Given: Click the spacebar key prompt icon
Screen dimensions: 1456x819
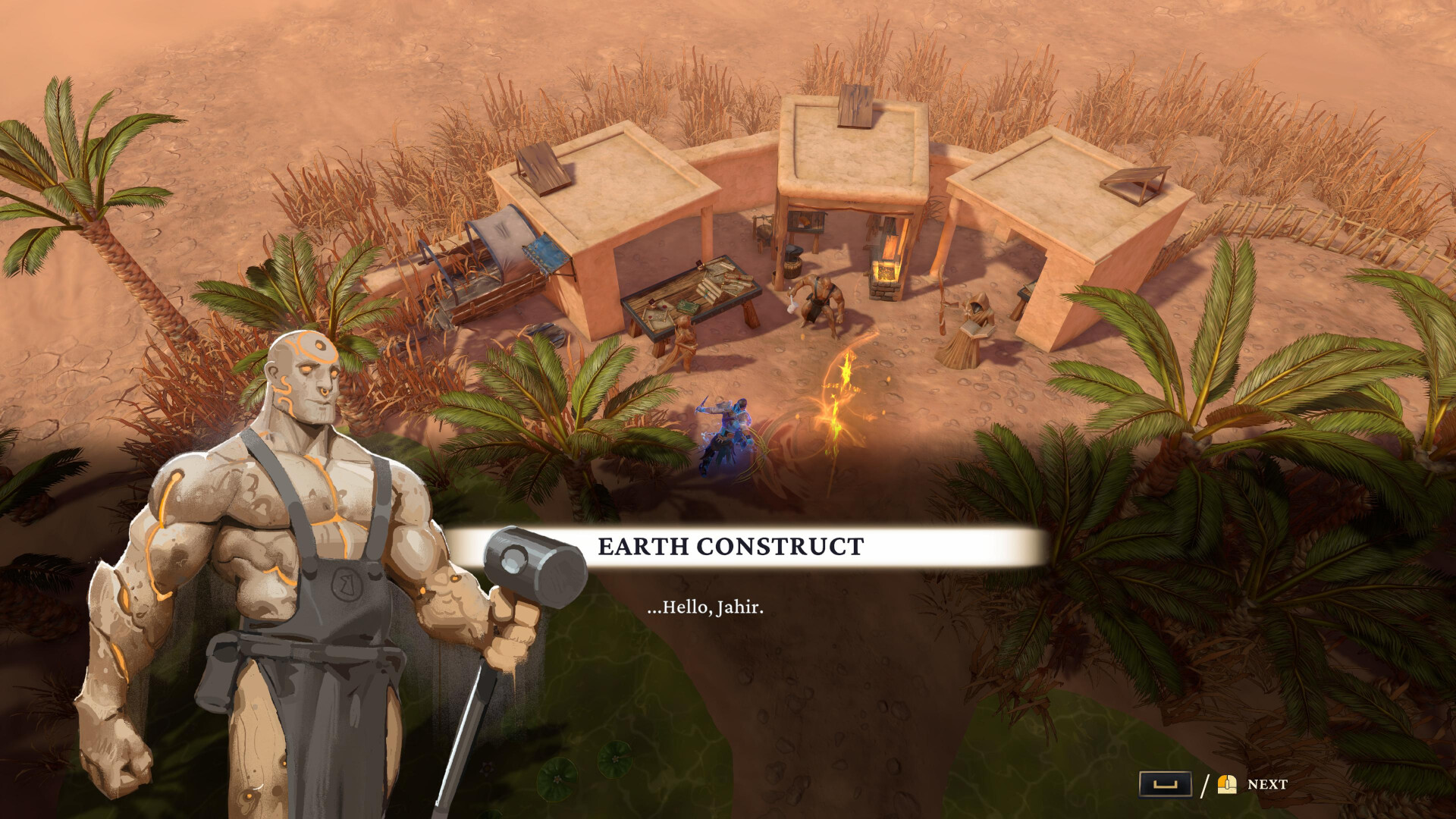Looking at the screenshot, I should pyautogui.click(x=1166, y=782).
